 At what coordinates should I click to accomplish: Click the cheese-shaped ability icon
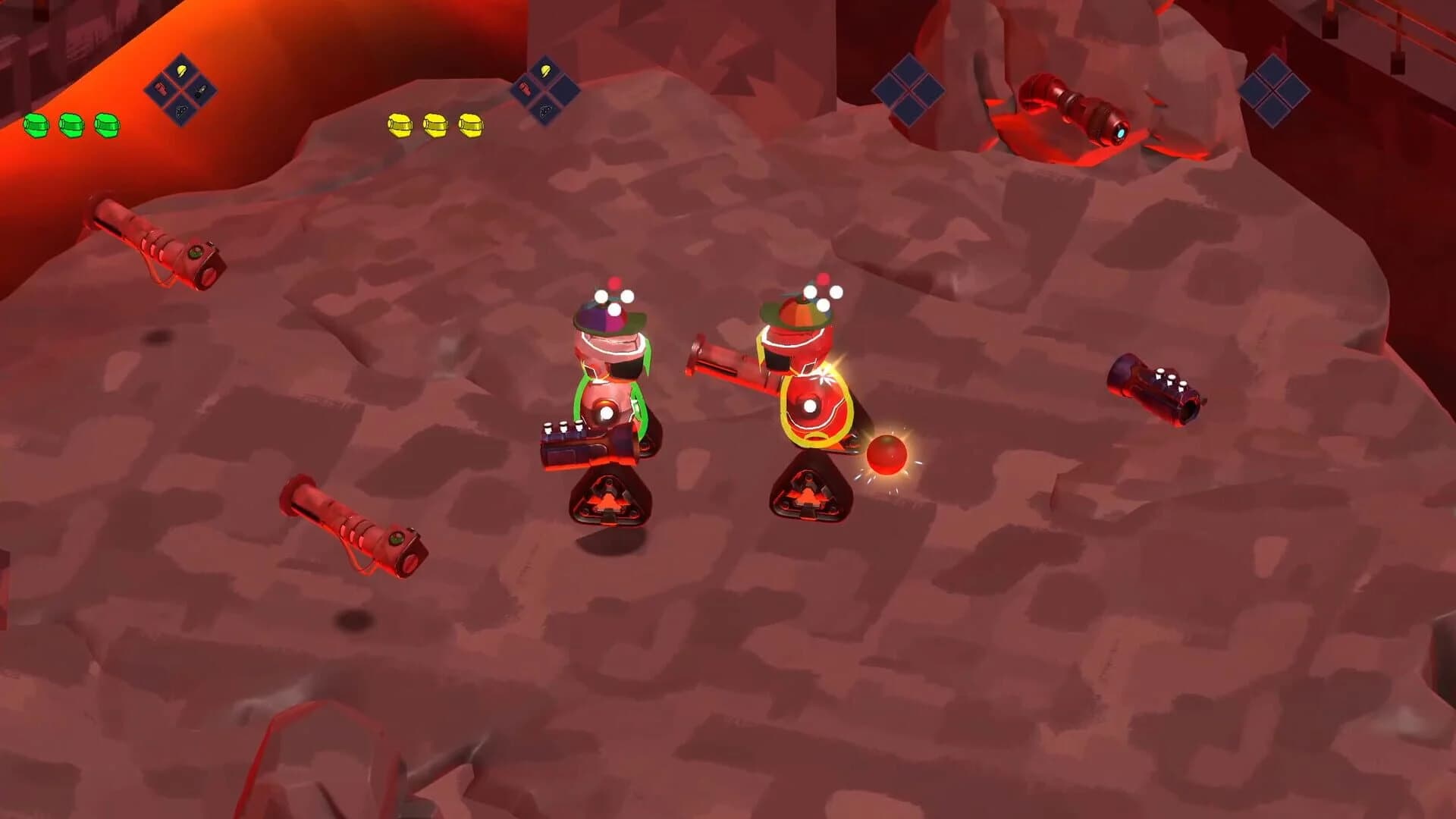point(180,111)
